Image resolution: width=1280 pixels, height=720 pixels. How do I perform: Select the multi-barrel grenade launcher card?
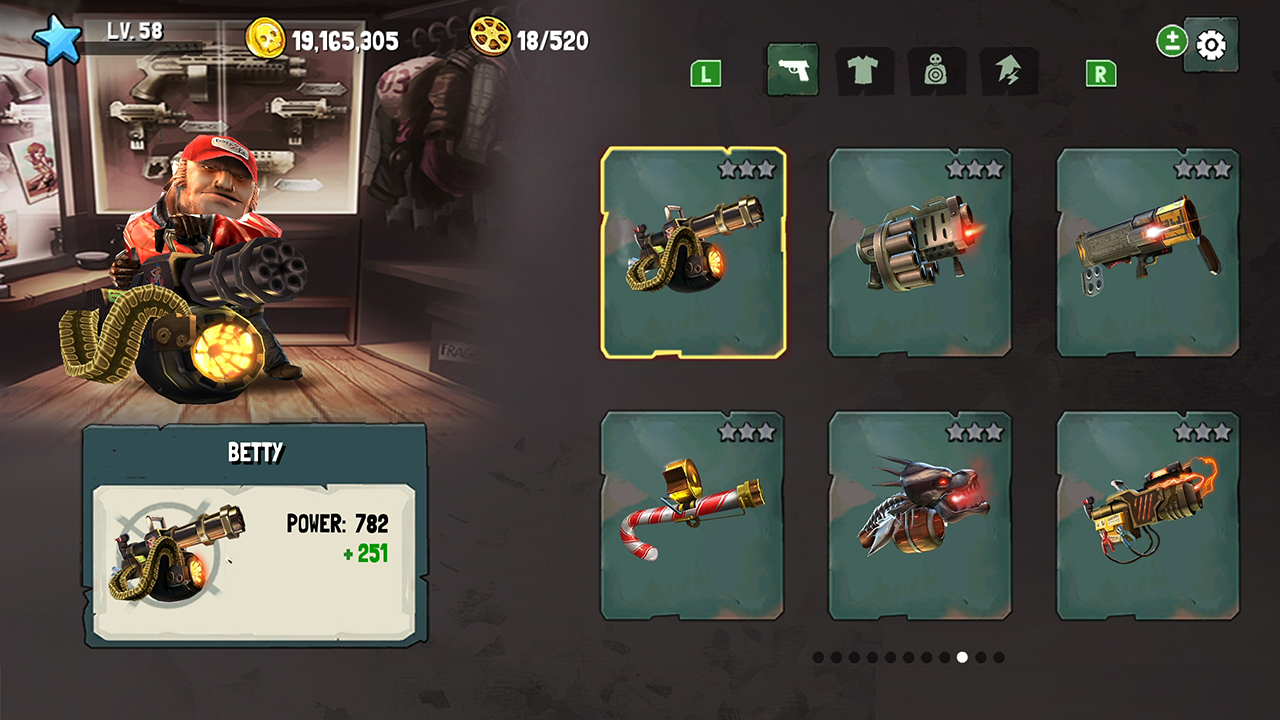click(x=920, y=253)
